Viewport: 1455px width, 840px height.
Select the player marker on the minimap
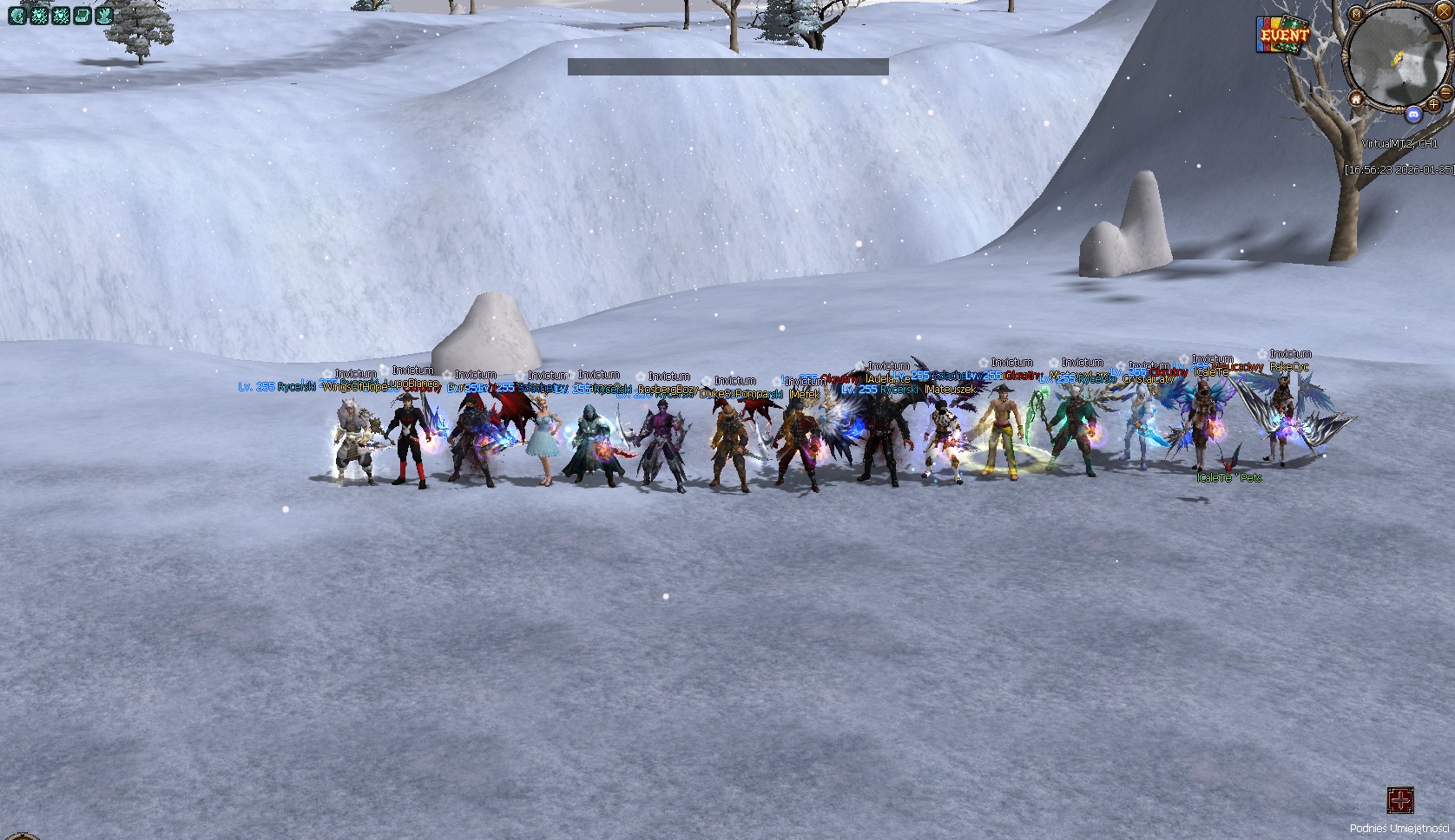(1398, 56)
